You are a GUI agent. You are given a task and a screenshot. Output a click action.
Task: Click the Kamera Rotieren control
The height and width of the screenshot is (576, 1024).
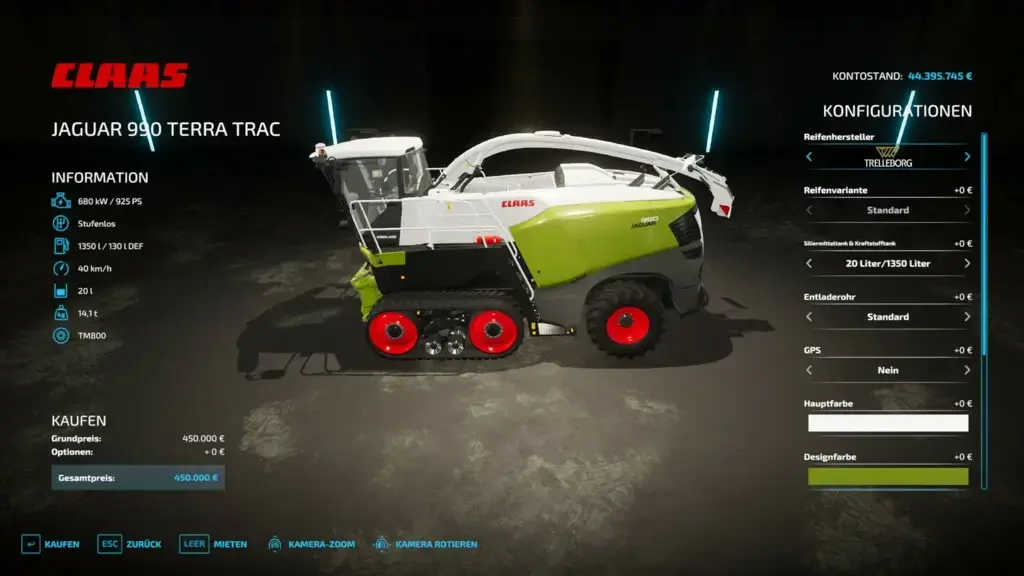point(425,544)
